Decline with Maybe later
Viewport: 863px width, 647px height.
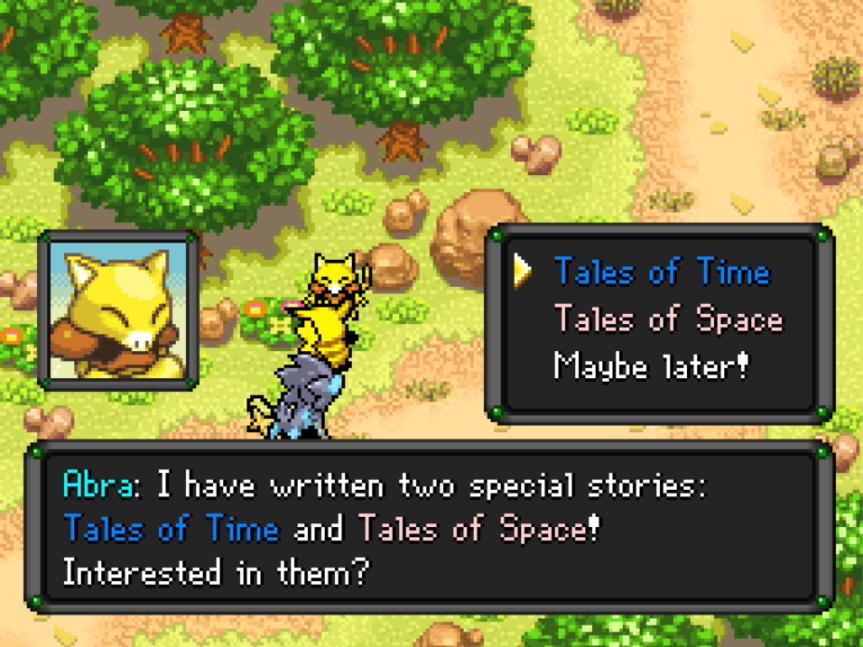coord(651,366)
